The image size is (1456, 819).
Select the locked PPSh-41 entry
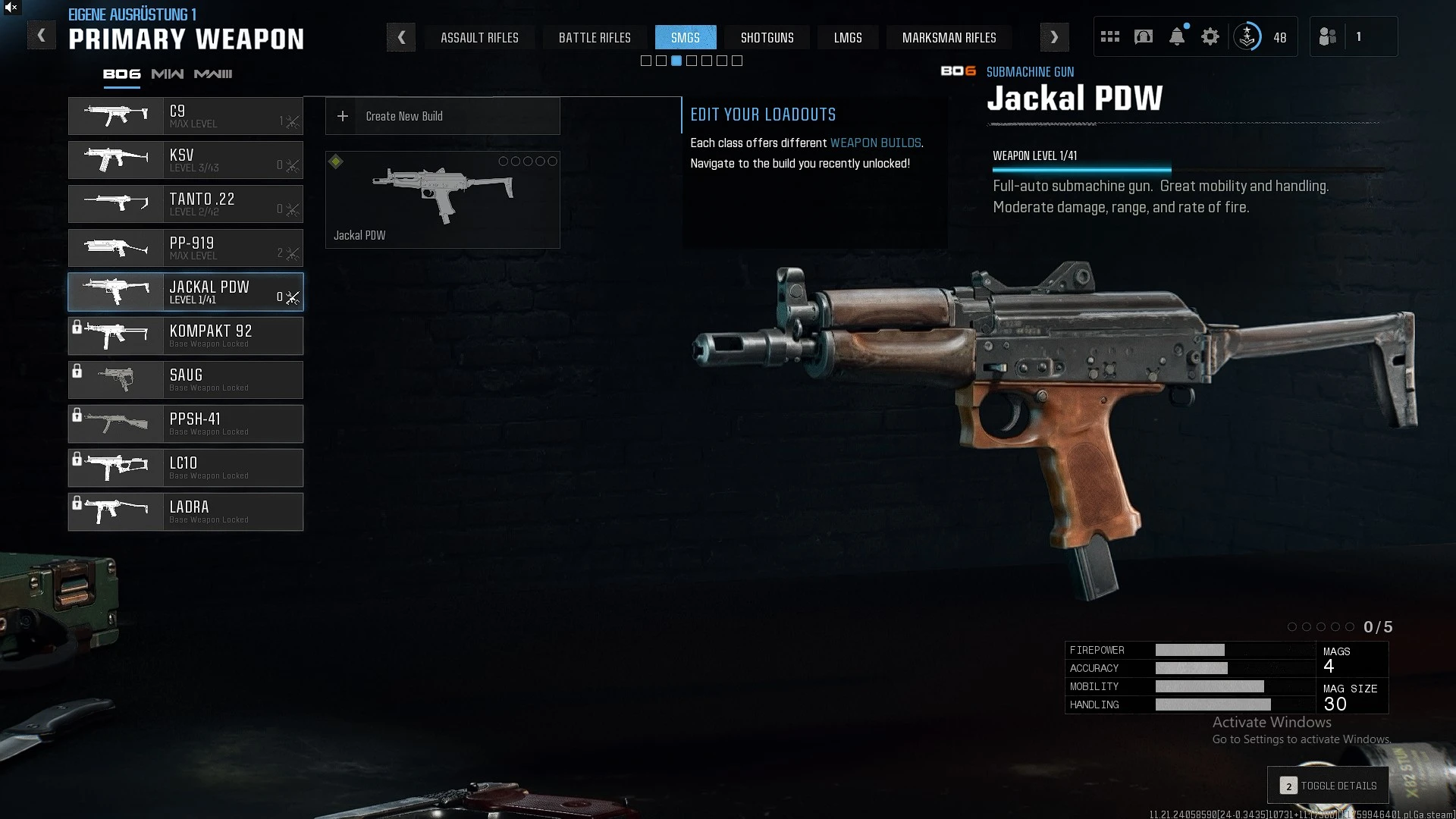(186, 424)
